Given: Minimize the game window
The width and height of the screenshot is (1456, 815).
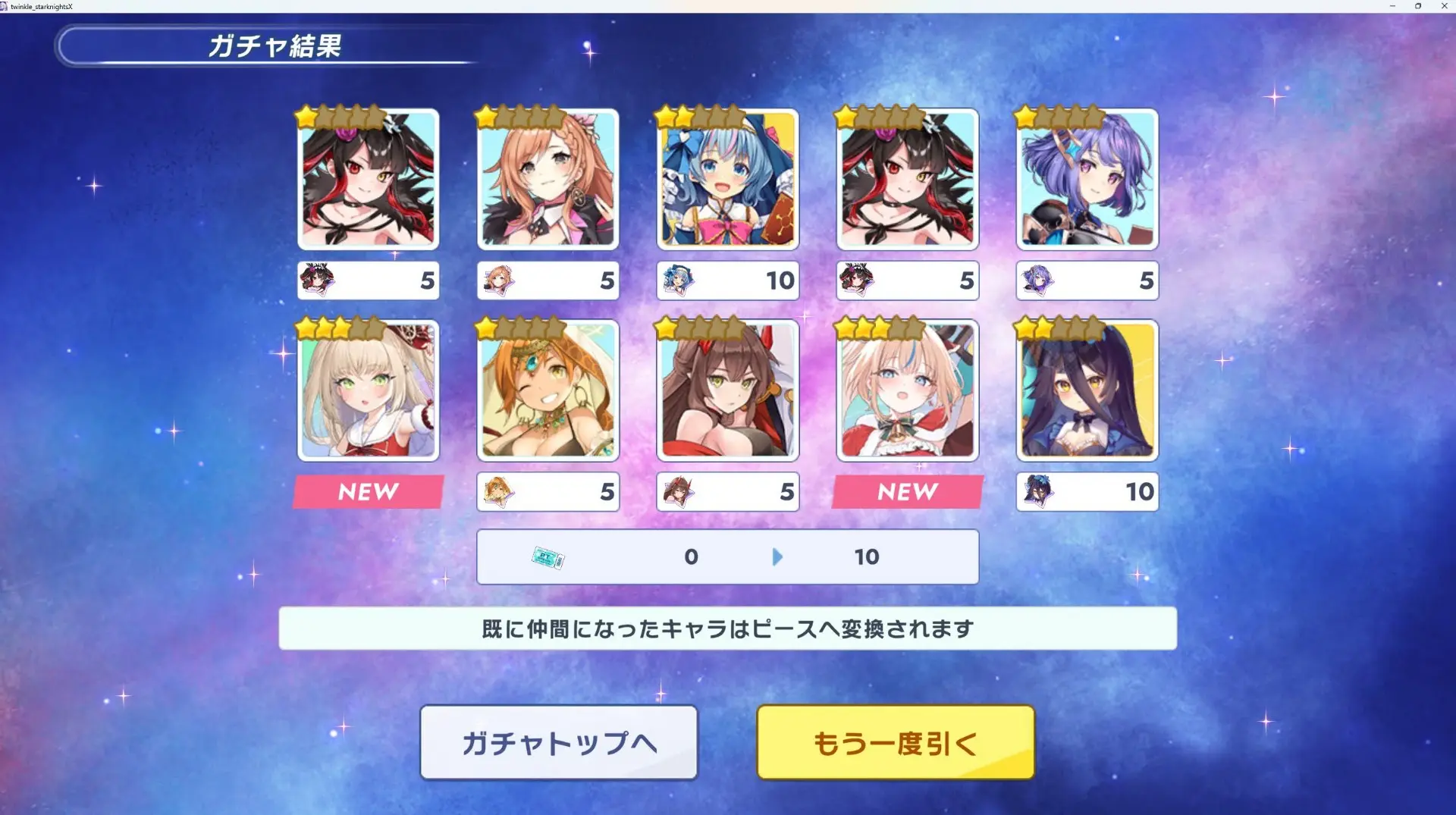Looking at the screenshot, I should click(1392, 6).
